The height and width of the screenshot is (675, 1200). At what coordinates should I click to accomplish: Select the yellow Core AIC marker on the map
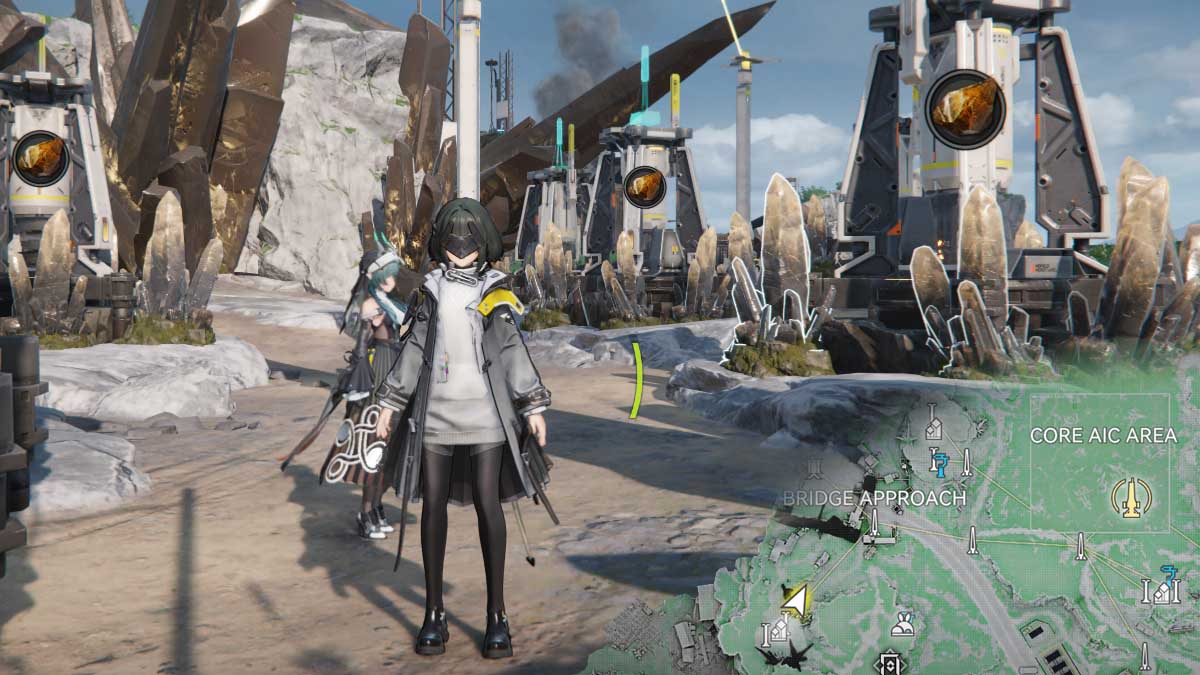(1131, 497)
